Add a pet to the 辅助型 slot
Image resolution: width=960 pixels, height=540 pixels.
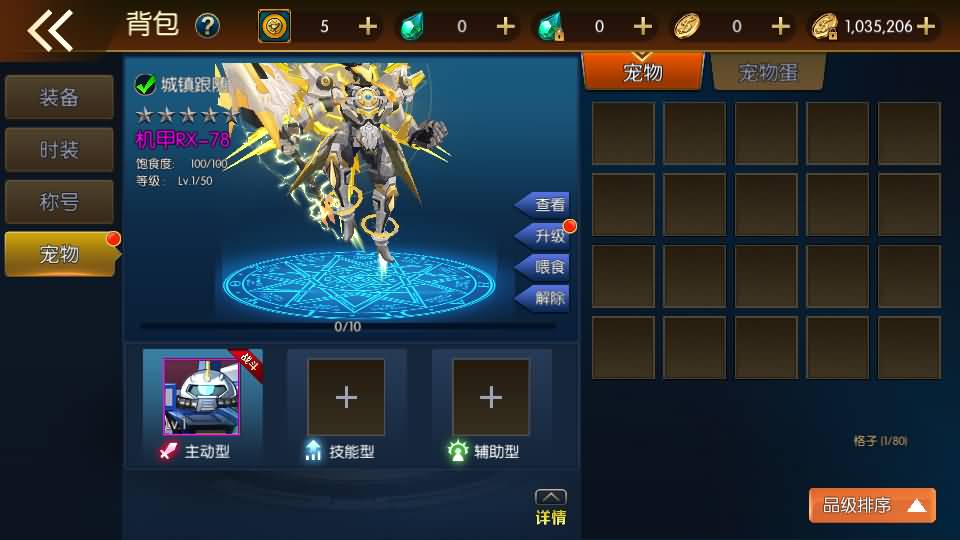pyautogui.click(x=490, y=397)
